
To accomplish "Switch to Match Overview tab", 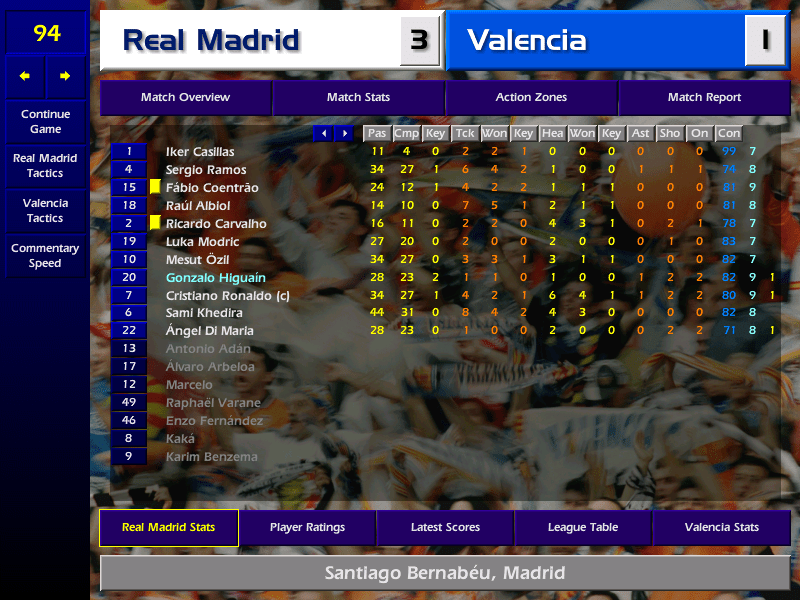I will click(185, 98).
